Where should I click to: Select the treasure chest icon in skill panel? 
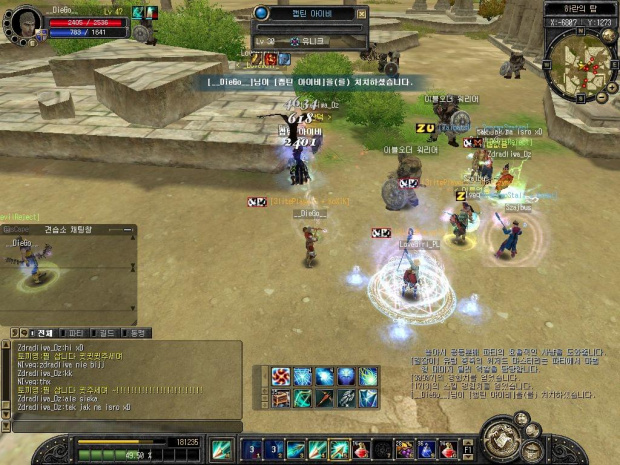click(281, 398)
